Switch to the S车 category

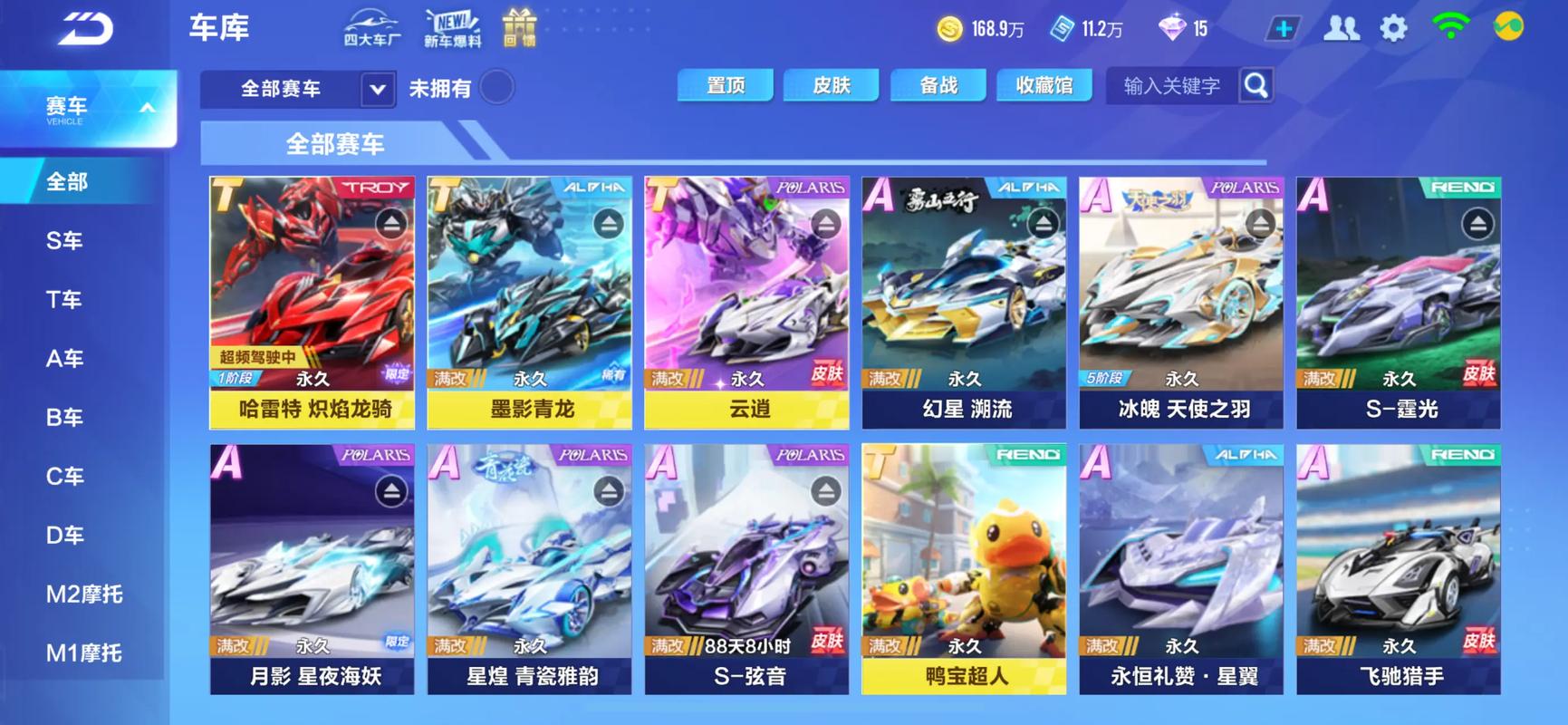tap(63, 239)
